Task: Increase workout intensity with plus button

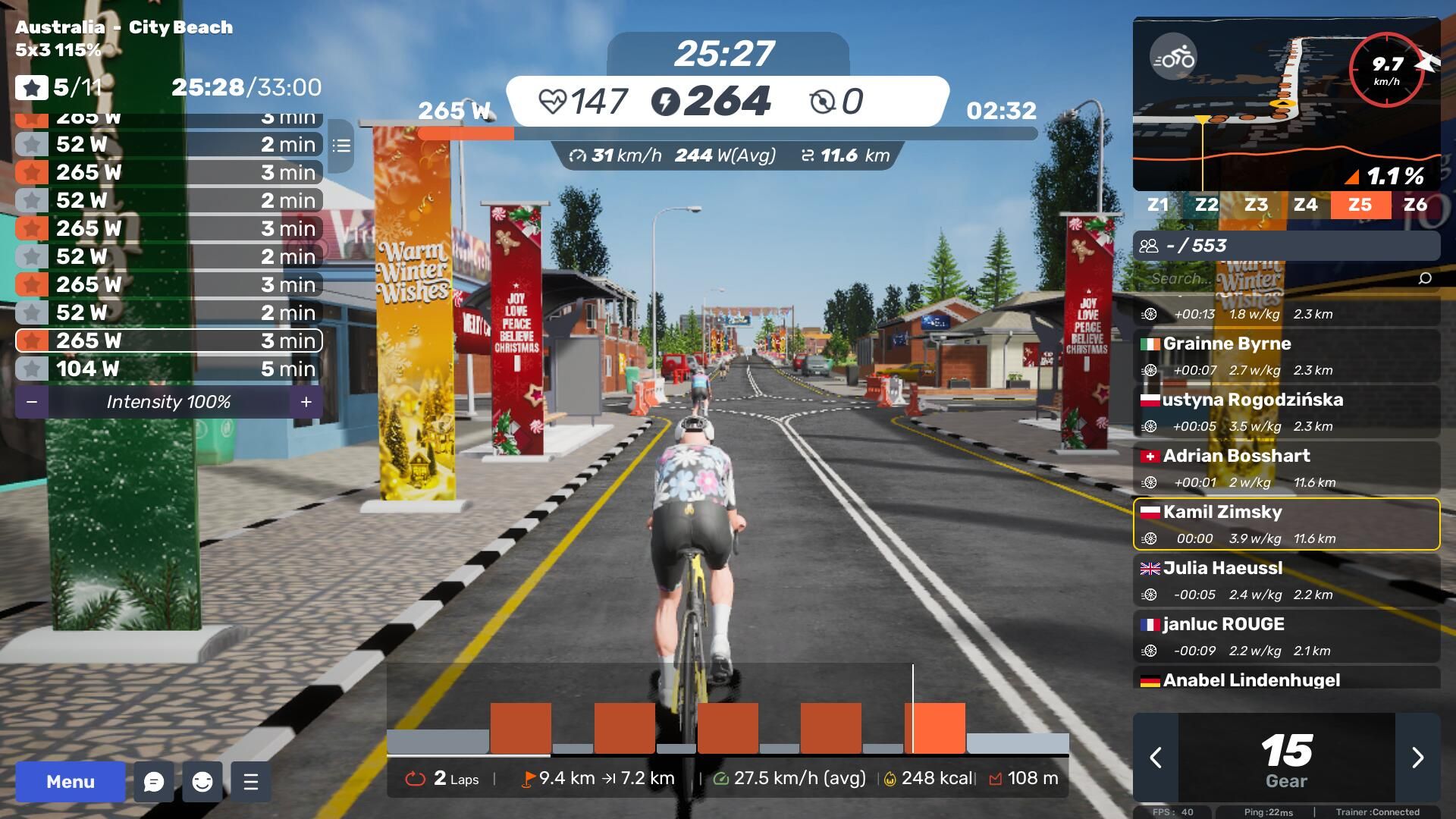Action: point(306,402)
